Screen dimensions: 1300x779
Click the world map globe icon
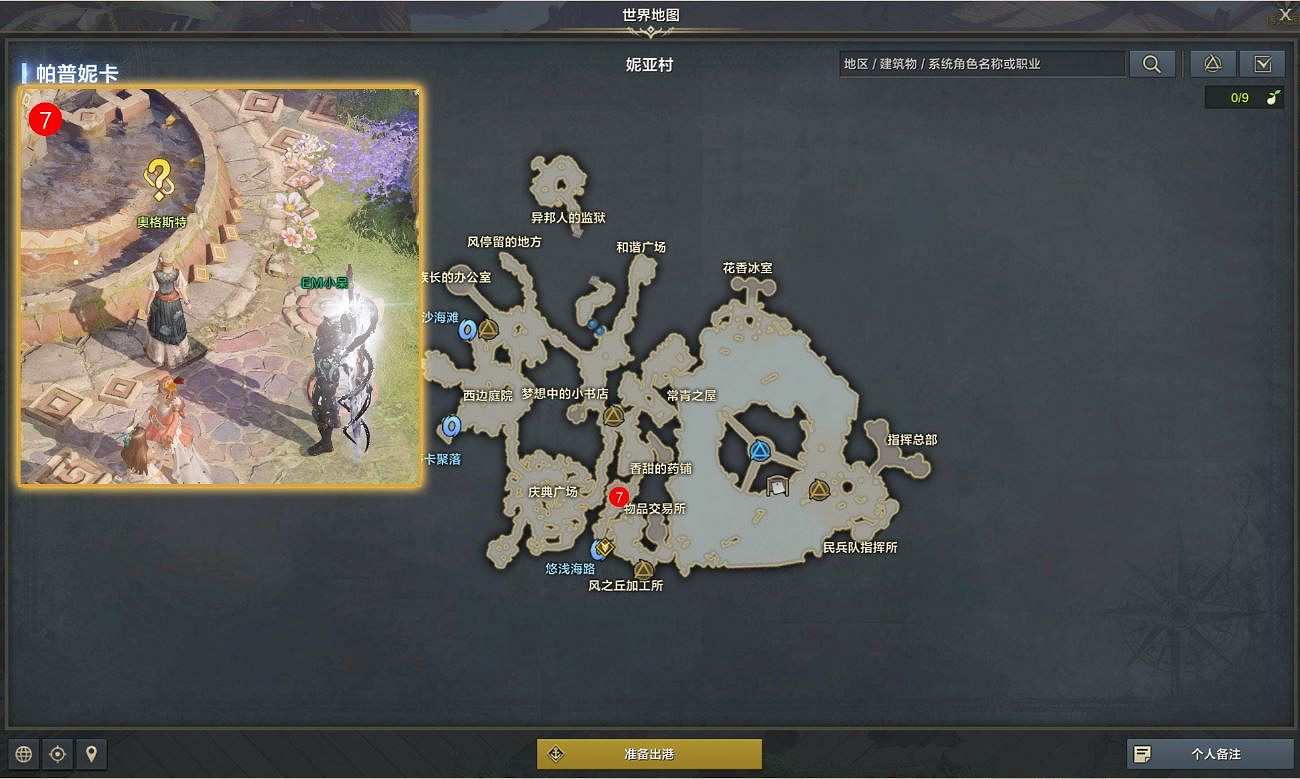pyautogui.click(x=22, y=754)
